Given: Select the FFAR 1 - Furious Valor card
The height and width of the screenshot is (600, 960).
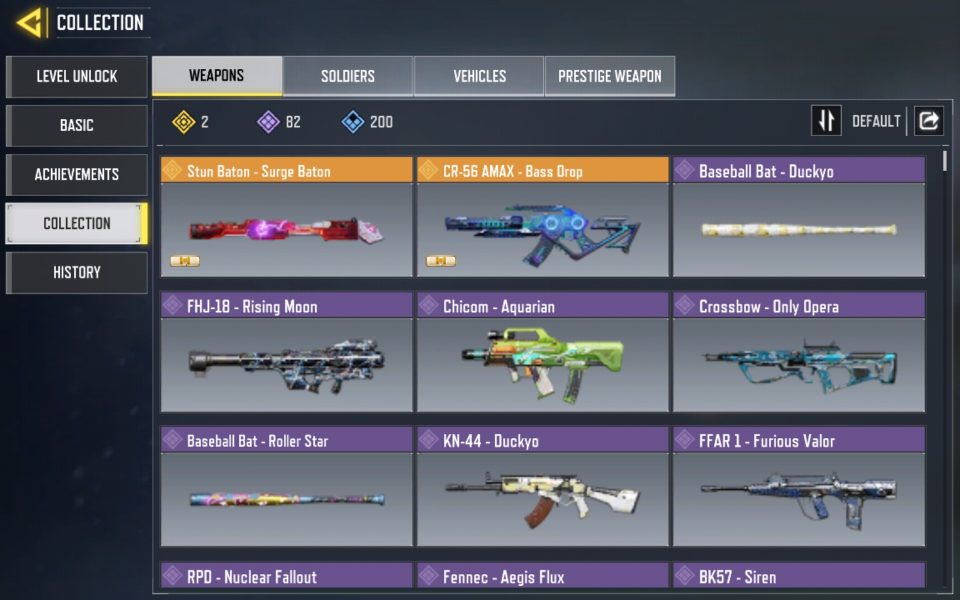Looking at the screenshot, I should point(798,487).
